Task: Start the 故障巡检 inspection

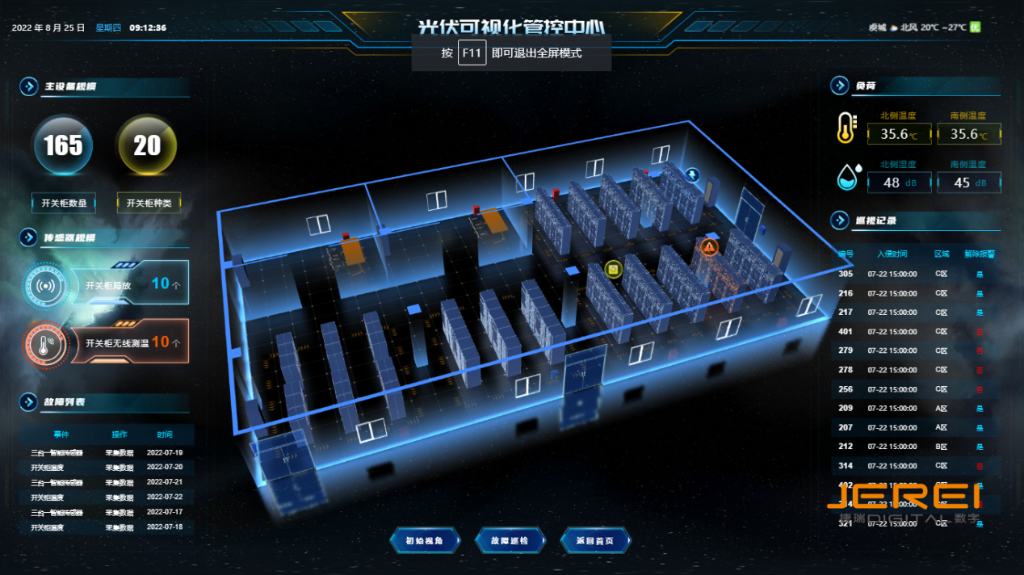Action: point(510,541)
